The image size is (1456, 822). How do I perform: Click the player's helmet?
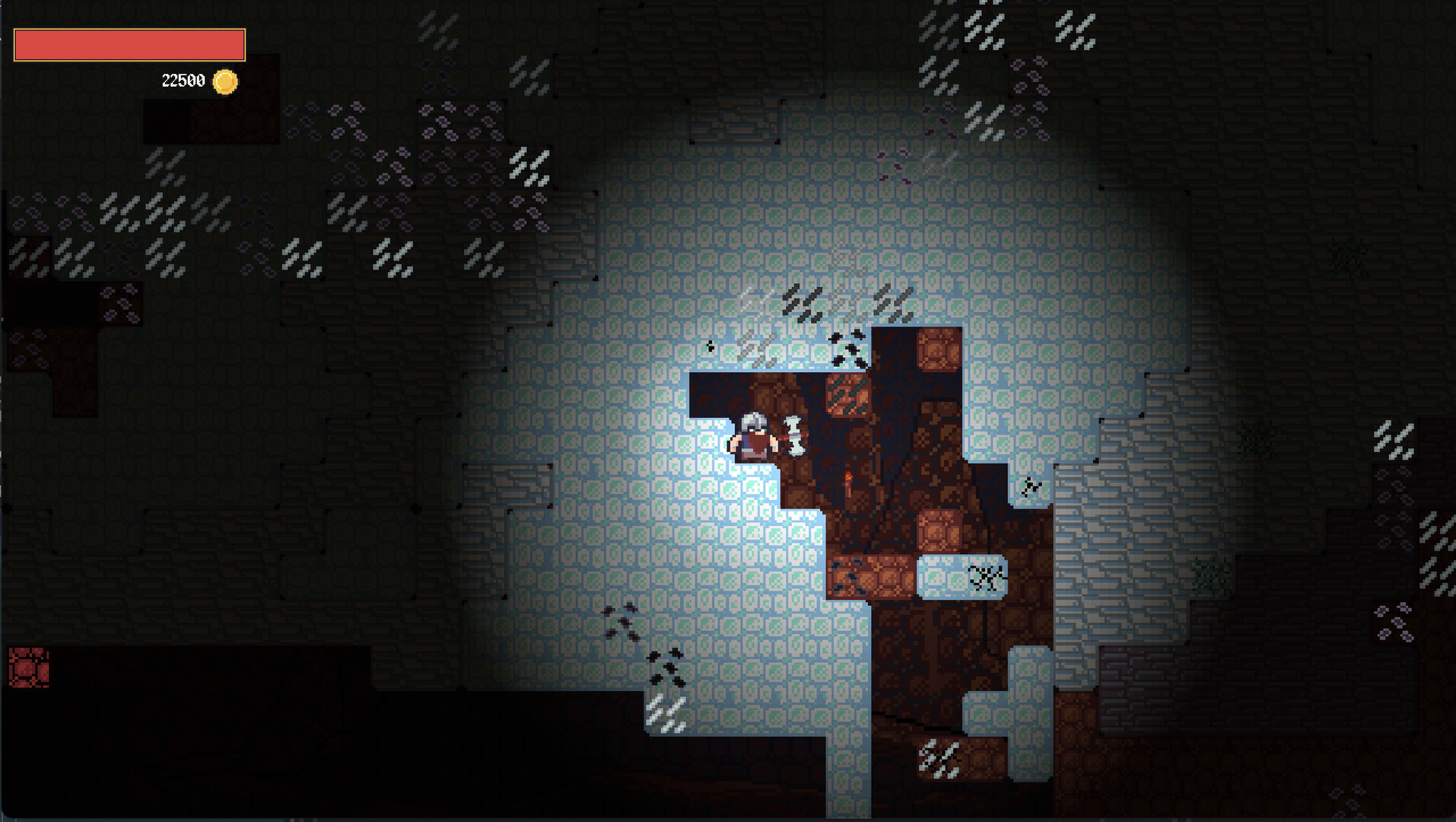click(x=754, y=421)
